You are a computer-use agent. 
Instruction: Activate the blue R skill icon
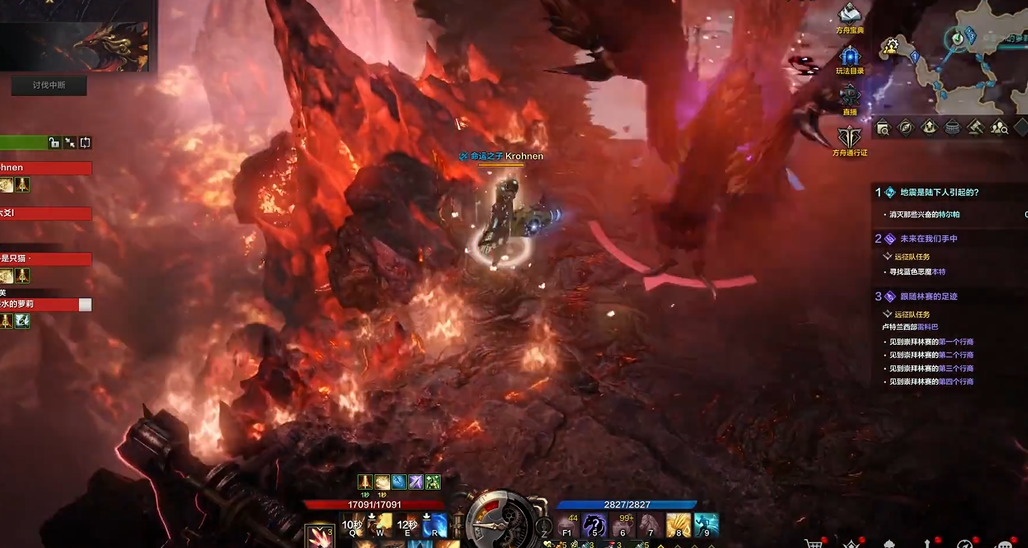pyautogui.click(x=434, y=524)
